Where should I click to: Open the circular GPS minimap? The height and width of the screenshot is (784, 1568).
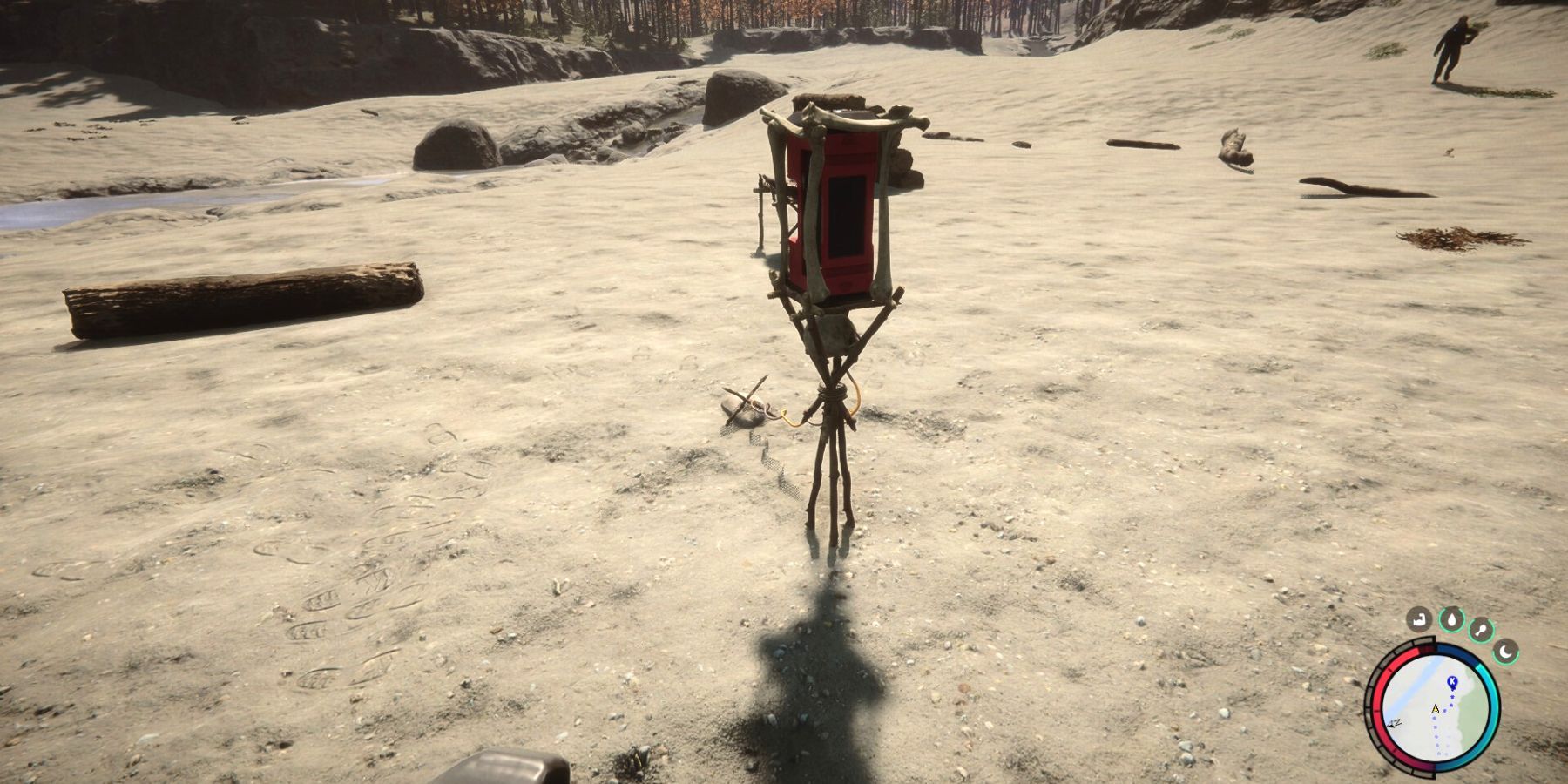[1436, 708]
